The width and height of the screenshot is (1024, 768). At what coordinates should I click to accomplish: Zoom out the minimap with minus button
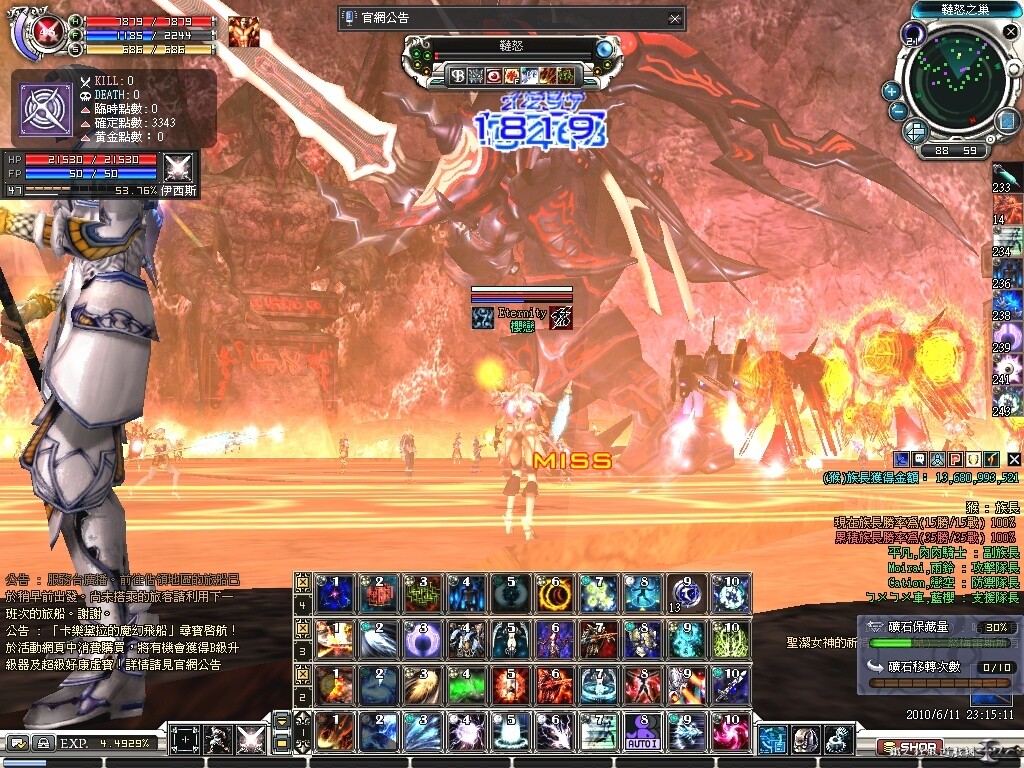click(x=897, y=111)
